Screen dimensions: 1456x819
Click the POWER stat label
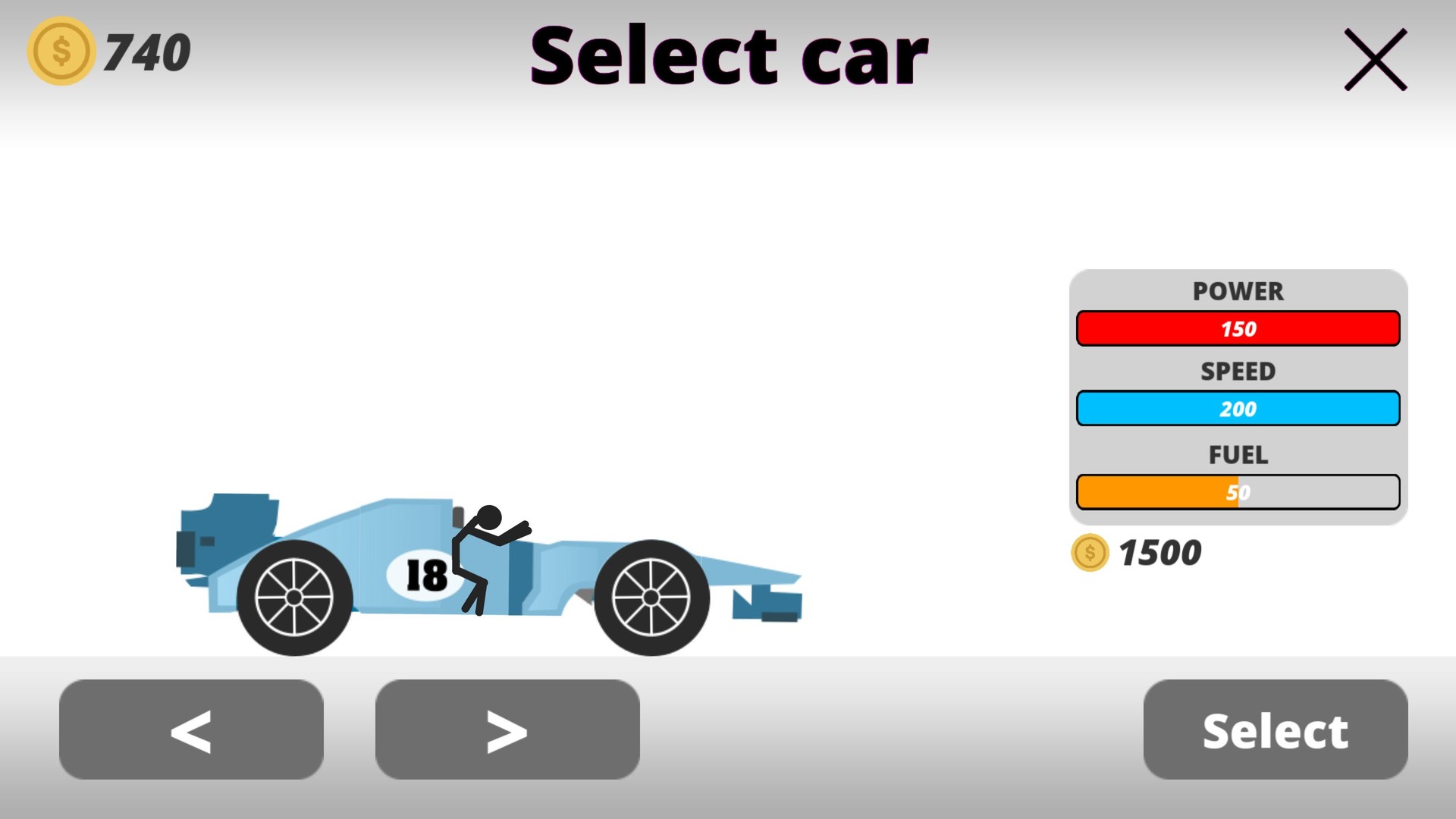tap(1238, 291)
